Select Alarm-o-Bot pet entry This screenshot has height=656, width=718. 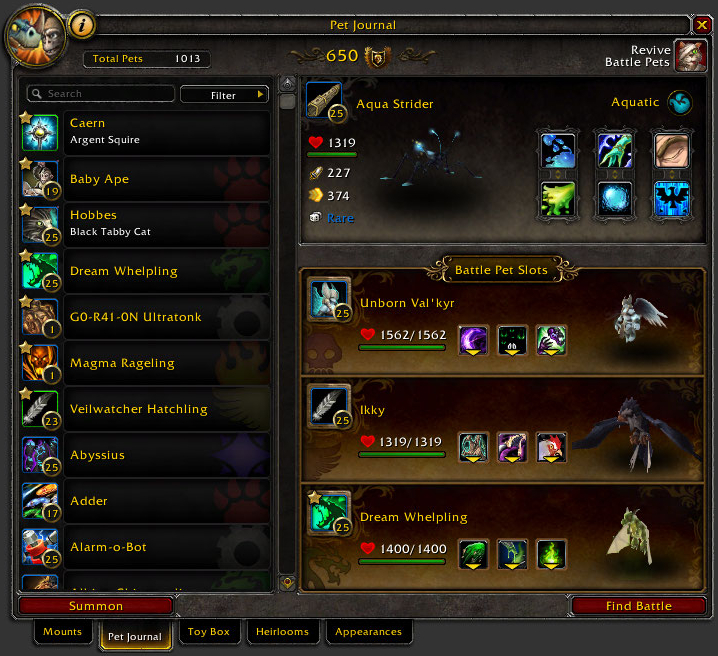pos(145,547)
